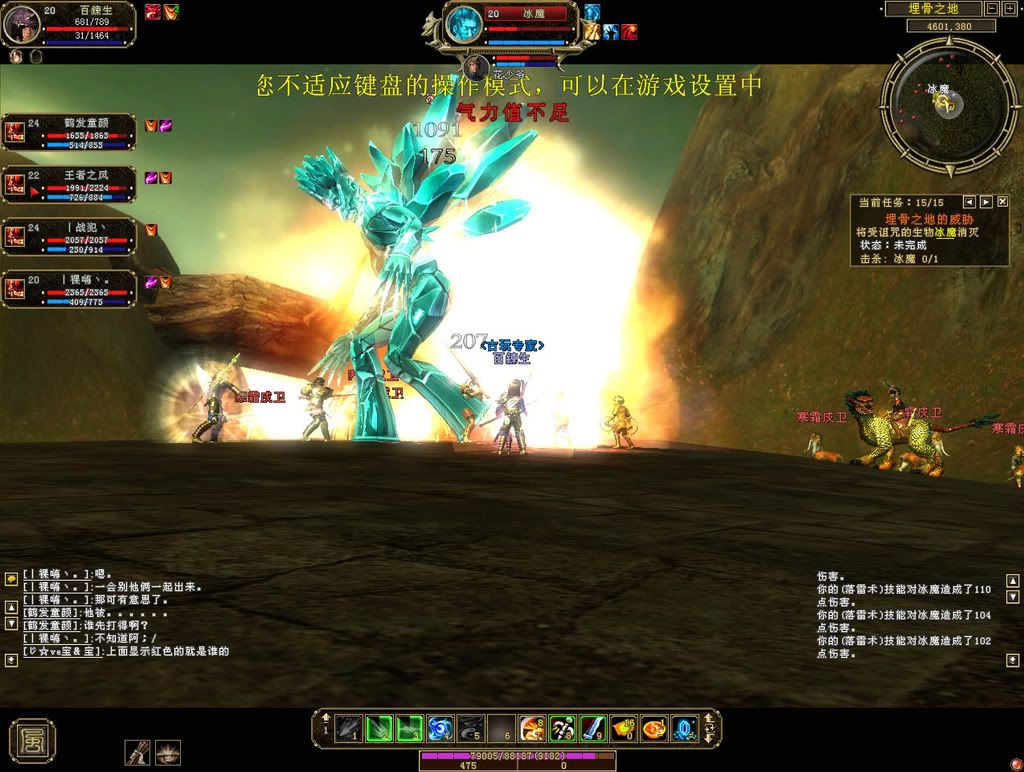1024x772 pixels.
Task: Activate the blue swirl skill in slot 4
Action: pos(441,729)
